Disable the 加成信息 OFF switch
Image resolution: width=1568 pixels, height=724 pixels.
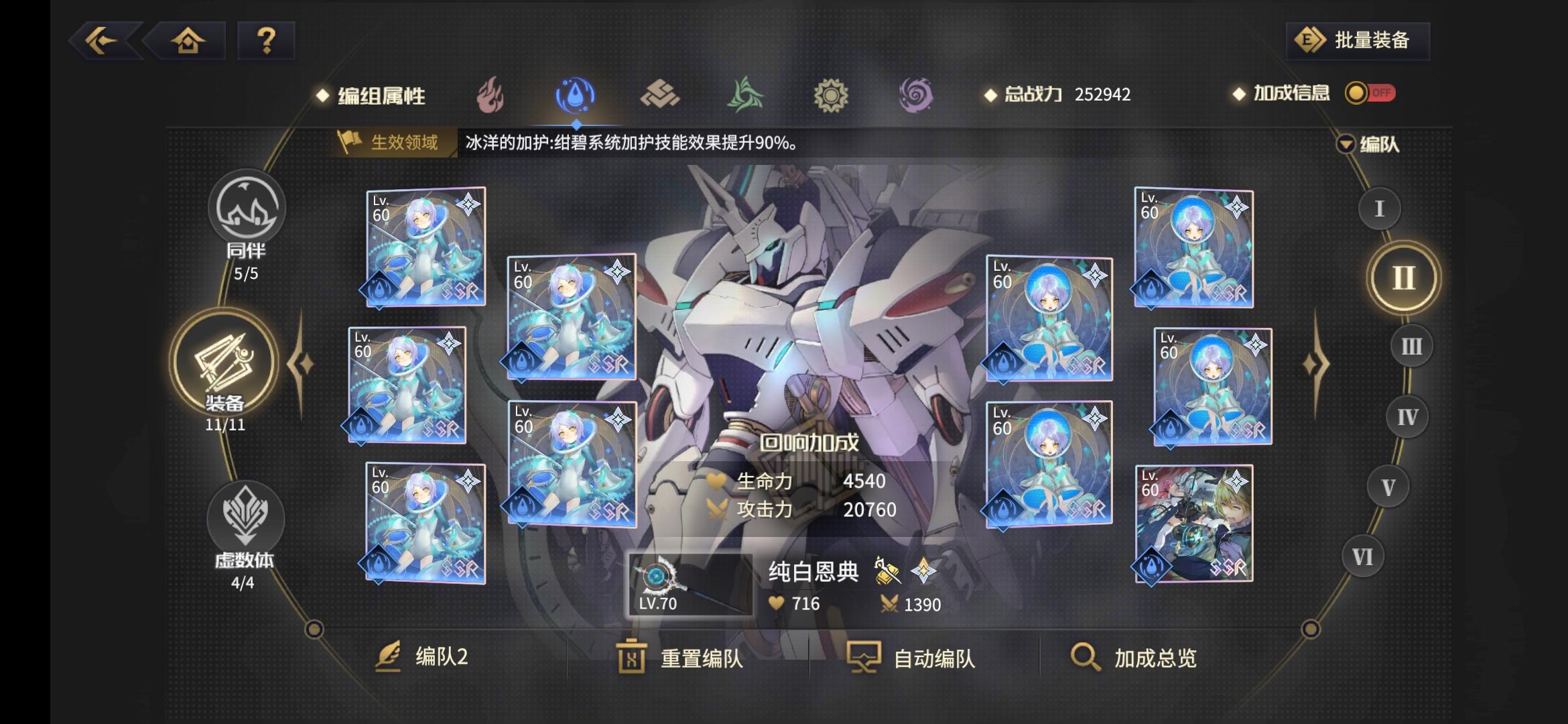pos(1370,95)
